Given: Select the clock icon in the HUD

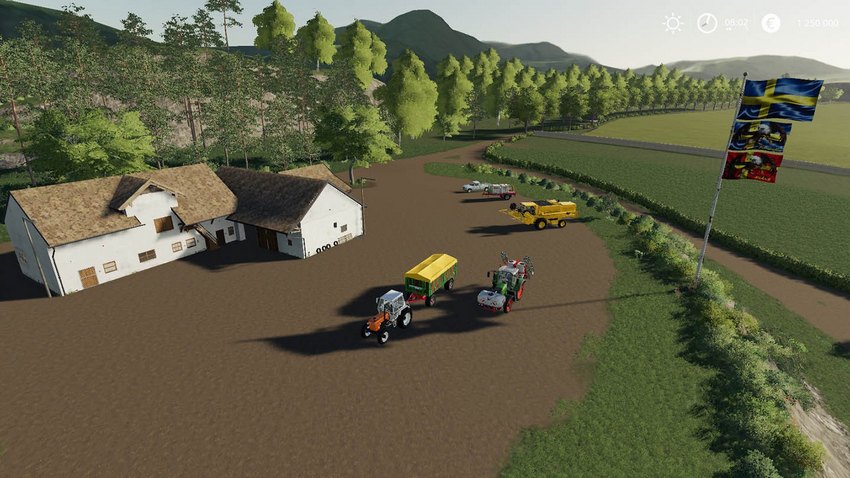Looking at the screenshot, I should 707,23.
